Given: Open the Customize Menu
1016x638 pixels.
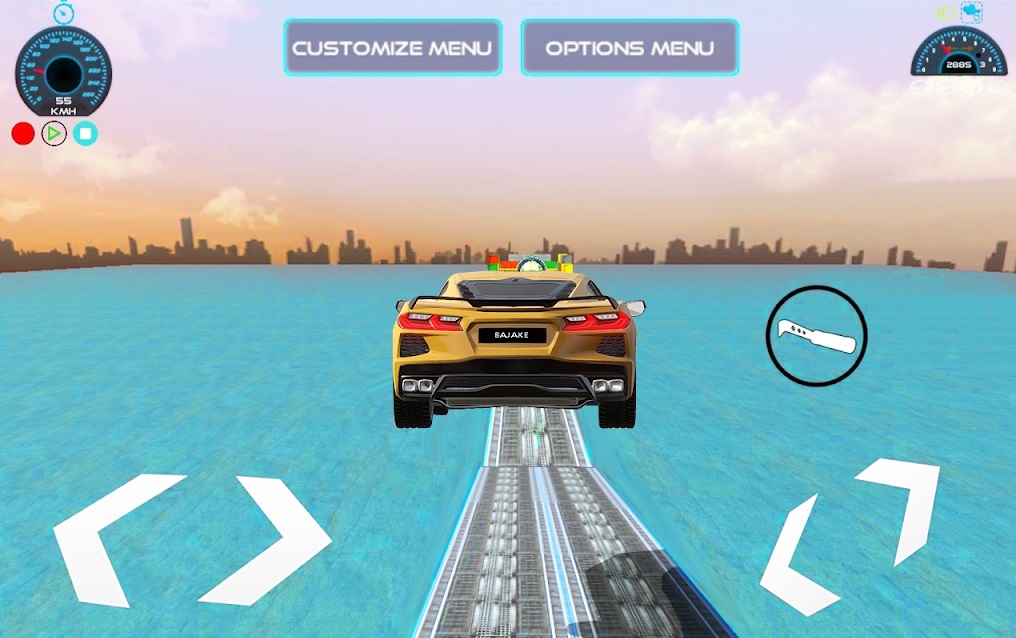Looking at the screenshot, I should 392,48.
